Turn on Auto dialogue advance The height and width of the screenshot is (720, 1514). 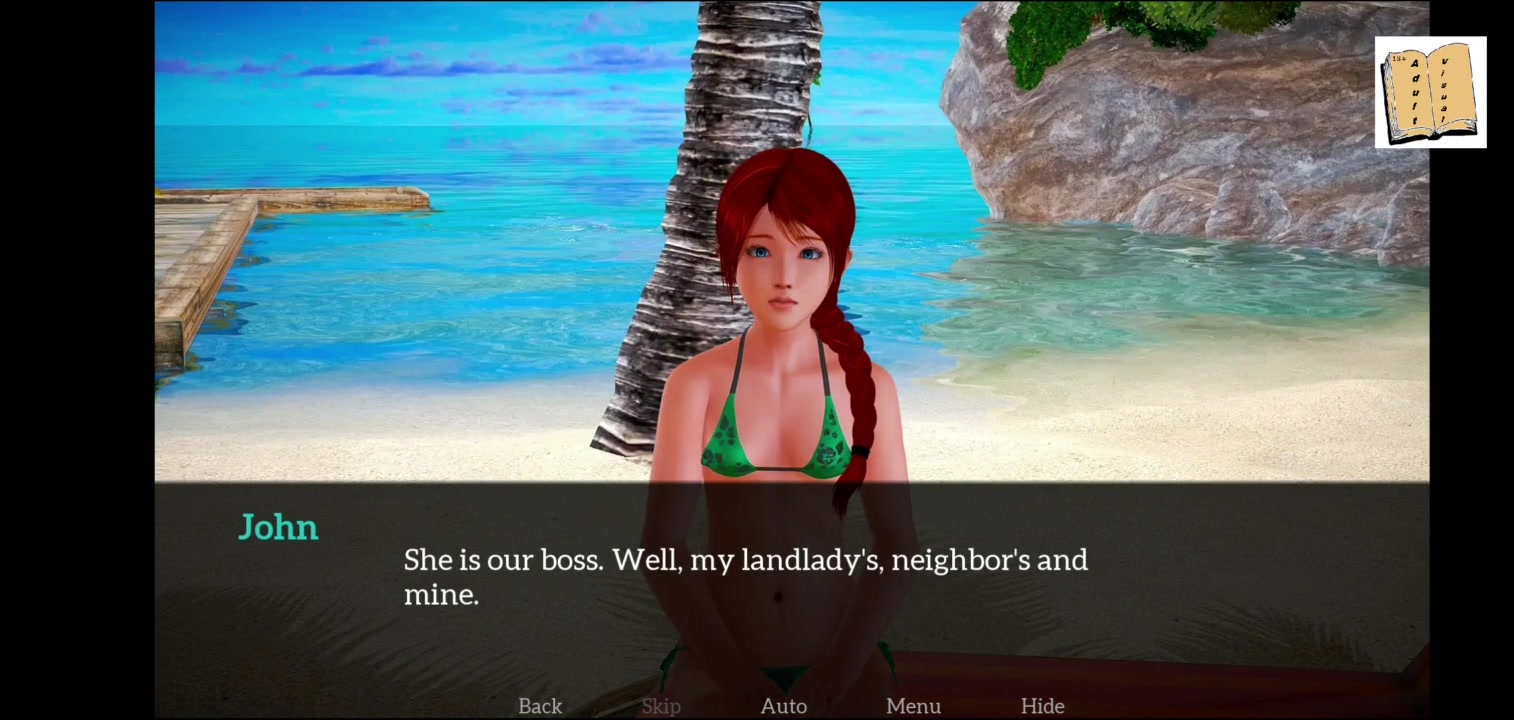coord(784,706)
